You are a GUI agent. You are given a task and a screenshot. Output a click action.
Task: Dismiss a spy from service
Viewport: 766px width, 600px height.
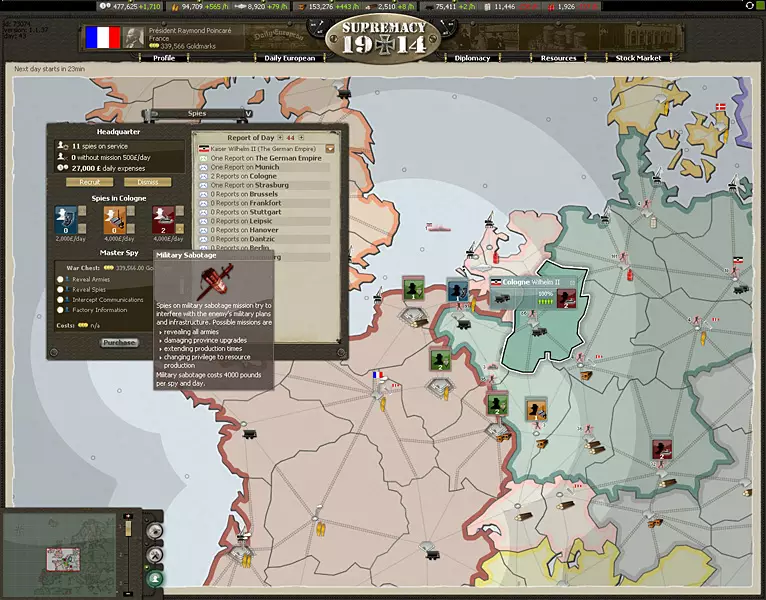(148, 182)
